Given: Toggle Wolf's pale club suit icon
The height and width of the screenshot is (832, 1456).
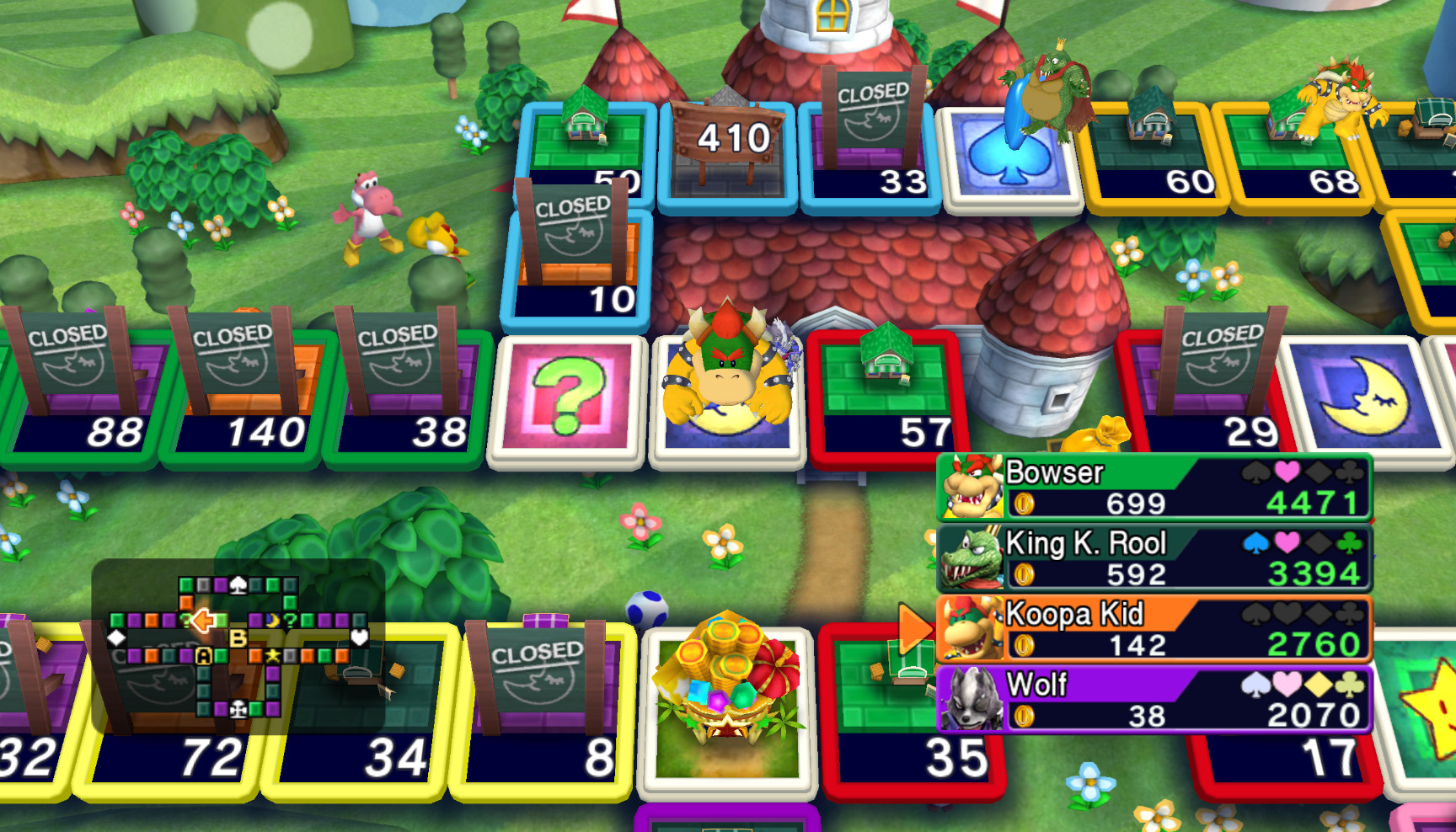Looking at the screenshot, I should click(x=1348, y=685).
